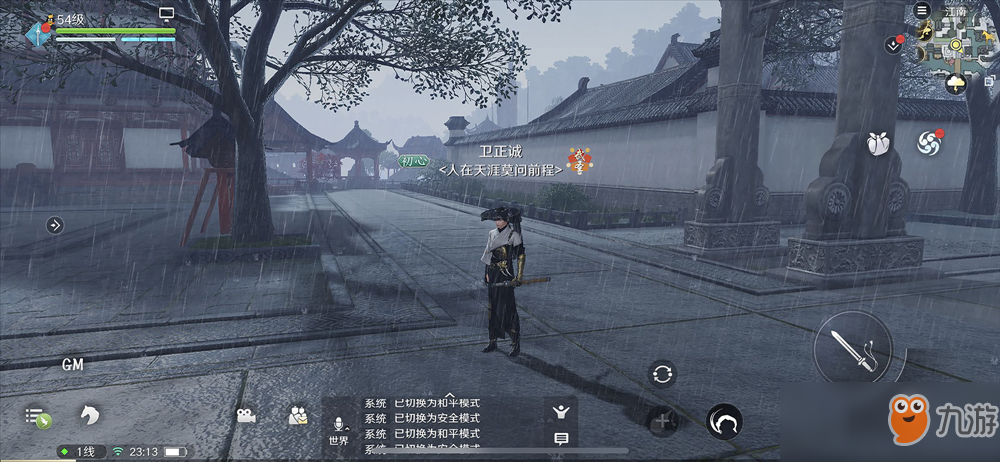Open the camera mode
This screenshot has width=1000, height=462.
point(246,415)
